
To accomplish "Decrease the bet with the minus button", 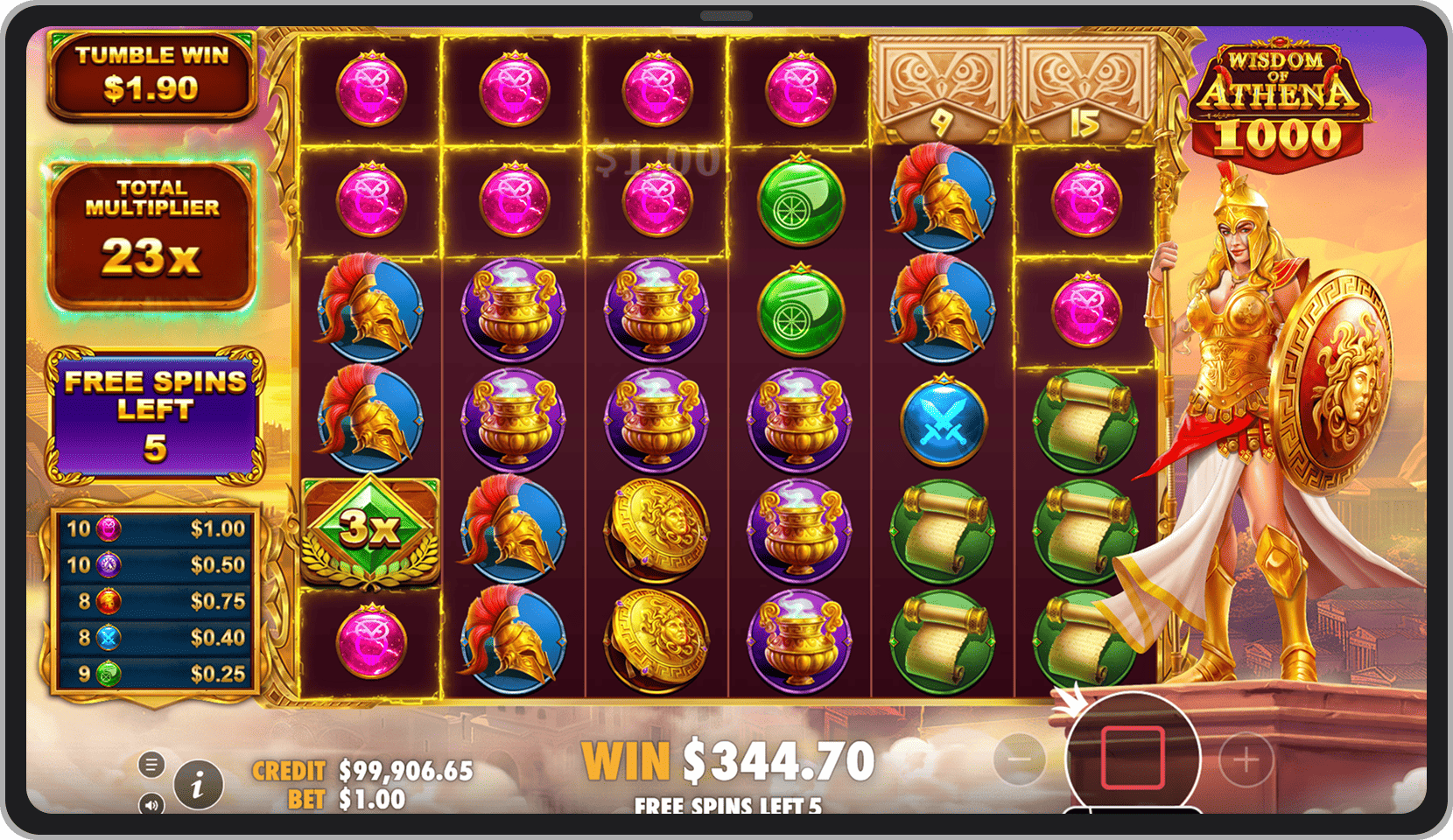I will (1019, 759).
